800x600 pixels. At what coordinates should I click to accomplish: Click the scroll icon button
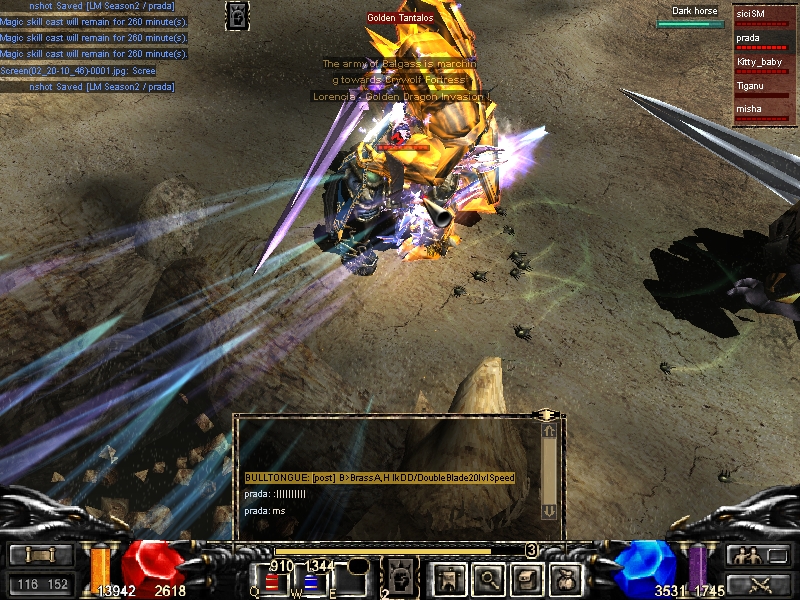(41, 555)
